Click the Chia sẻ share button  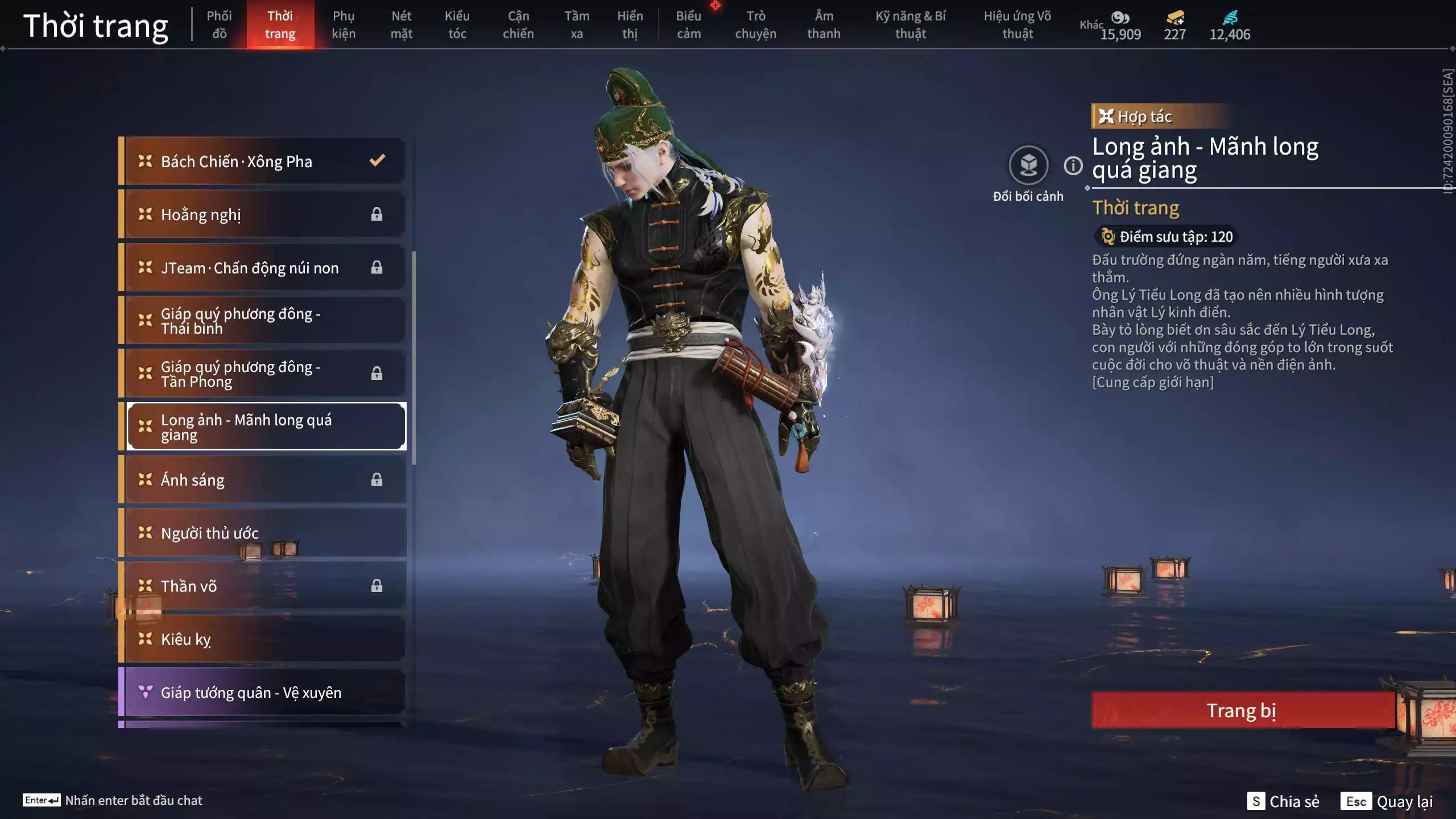[1284, 801]
